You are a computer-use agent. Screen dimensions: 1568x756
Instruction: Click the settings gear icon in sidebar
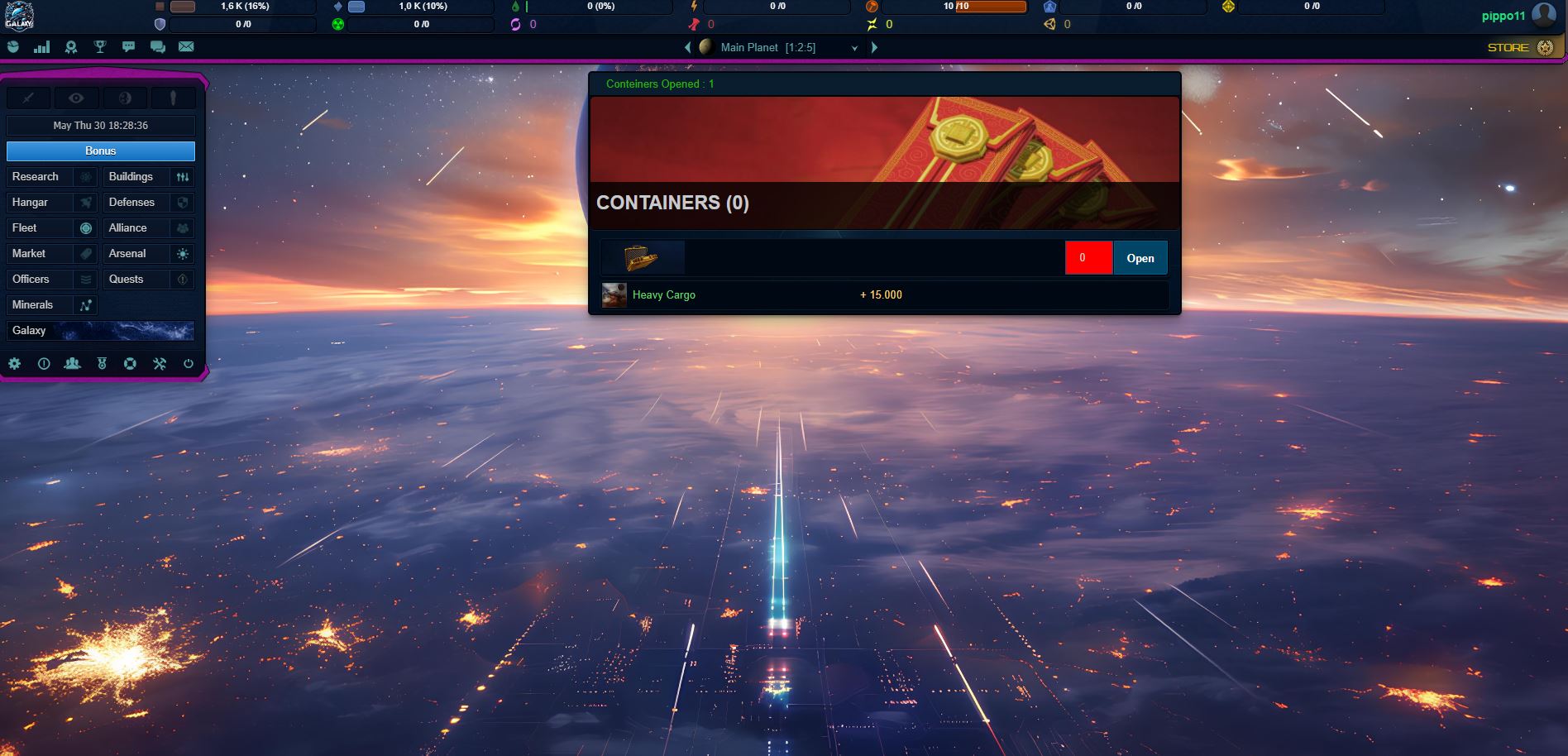coord(14,363)
